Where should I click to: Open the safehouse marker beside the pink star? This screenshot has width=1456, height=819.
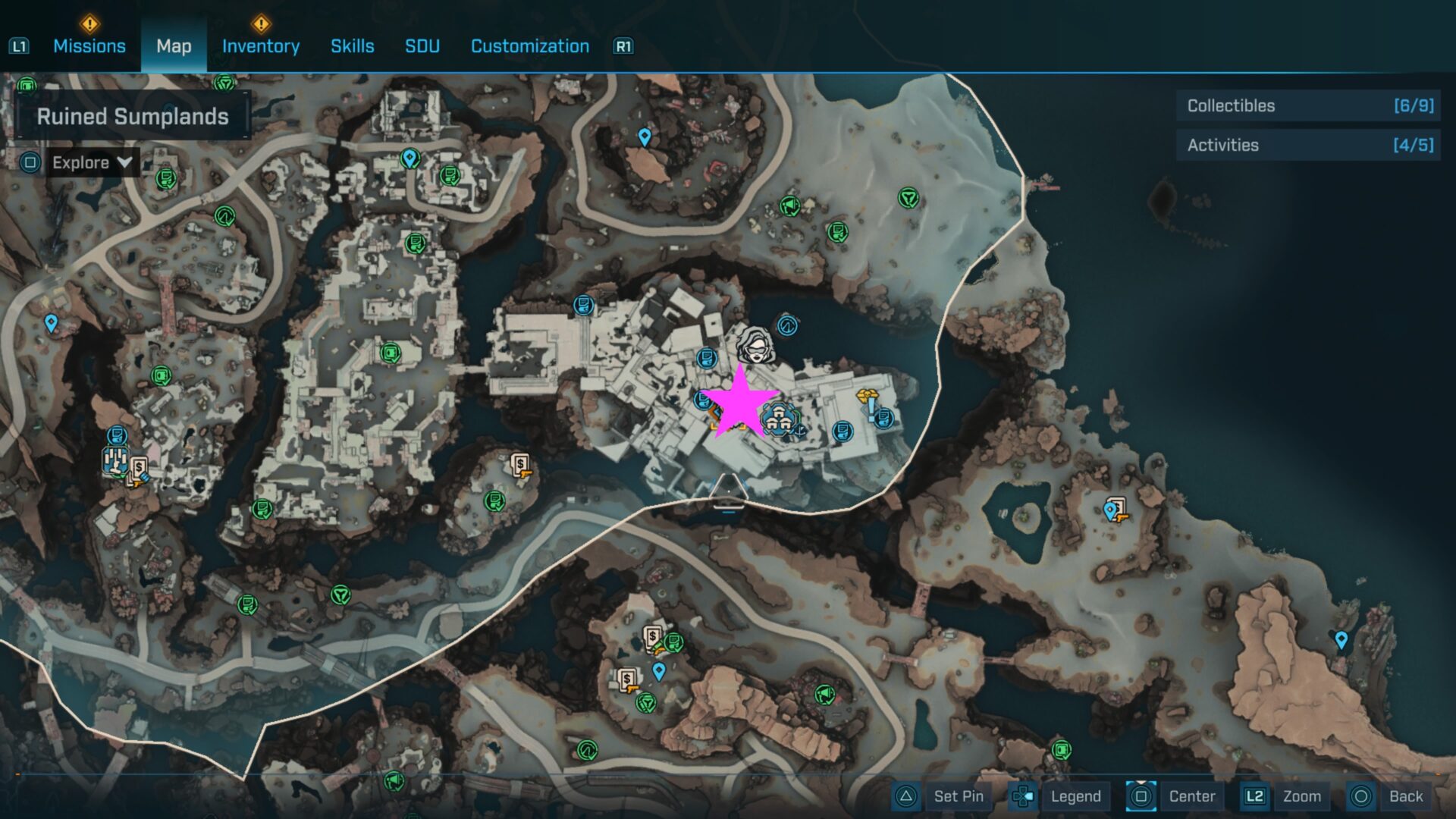pyautogui.click(x=779, y=419)
